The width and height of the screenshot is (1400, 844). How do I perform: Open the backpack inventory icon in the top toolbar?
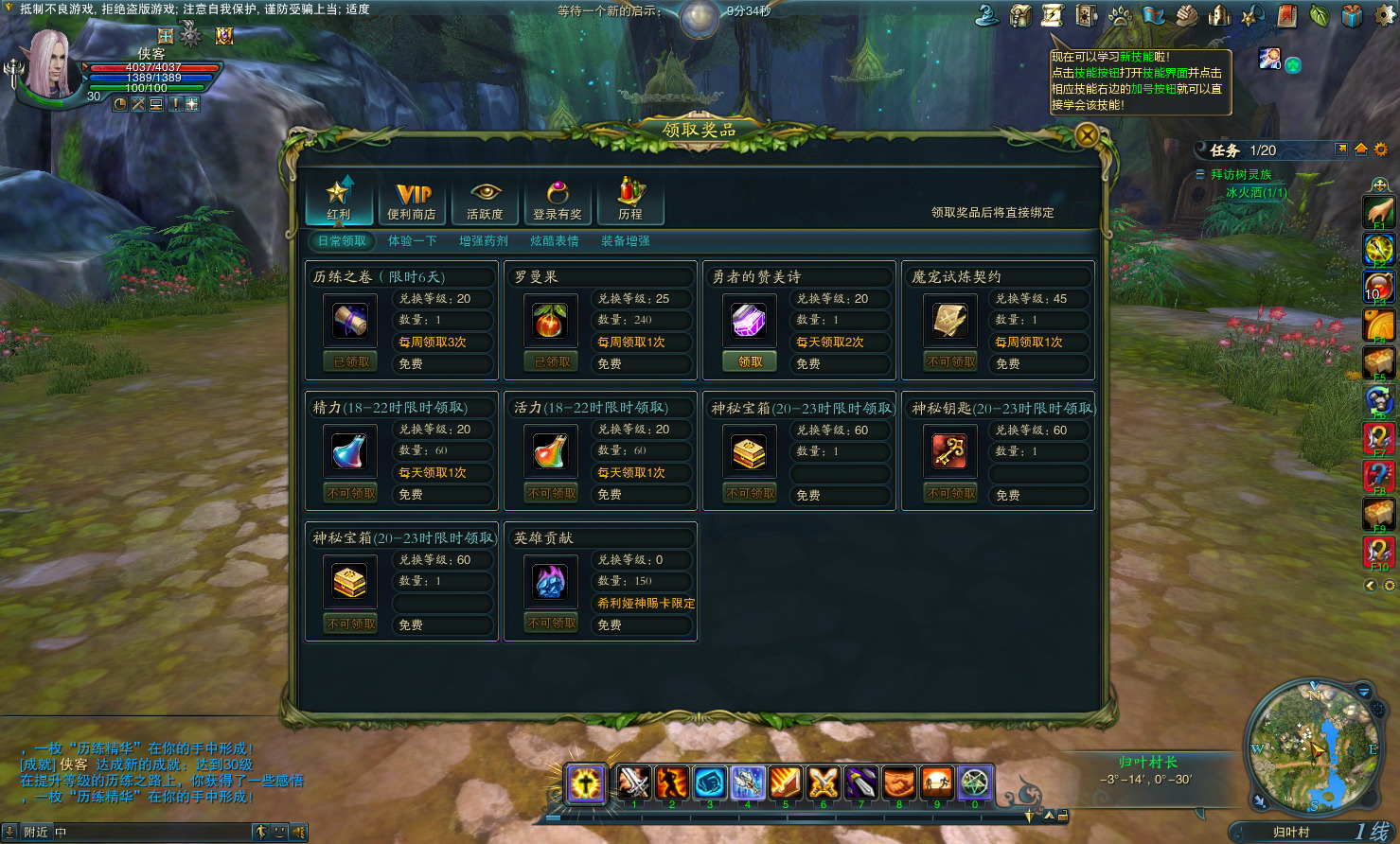pos(1019,16)
